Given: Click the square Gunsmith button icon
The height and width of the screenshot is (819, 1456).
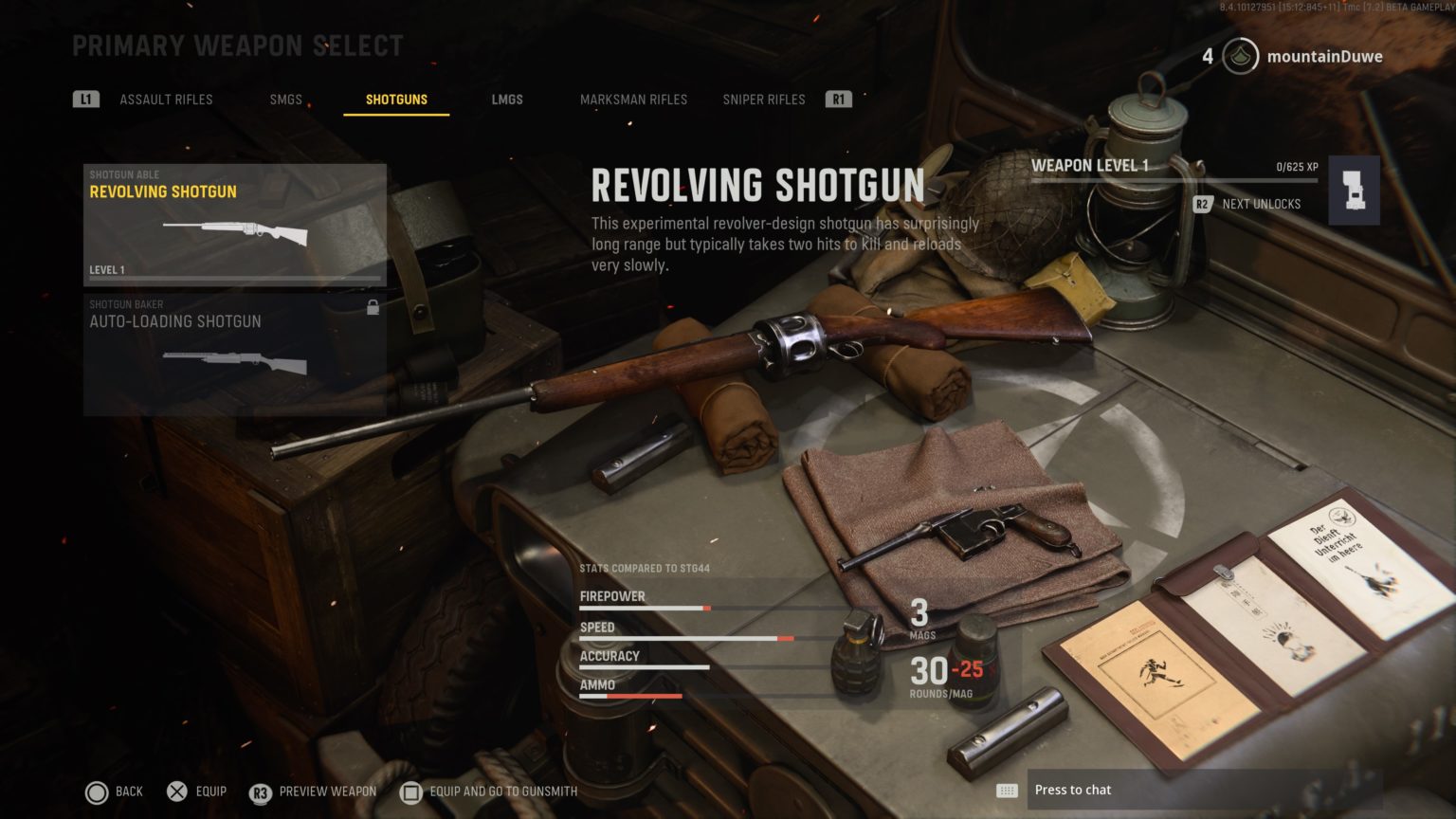Looking at the screenshot, I should (x=411, y=792).
